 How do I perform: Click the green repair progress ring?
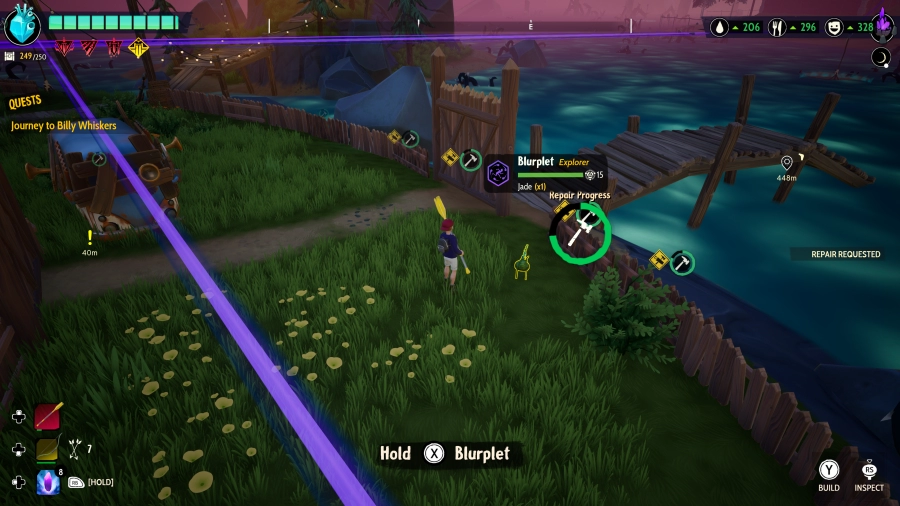579,233
